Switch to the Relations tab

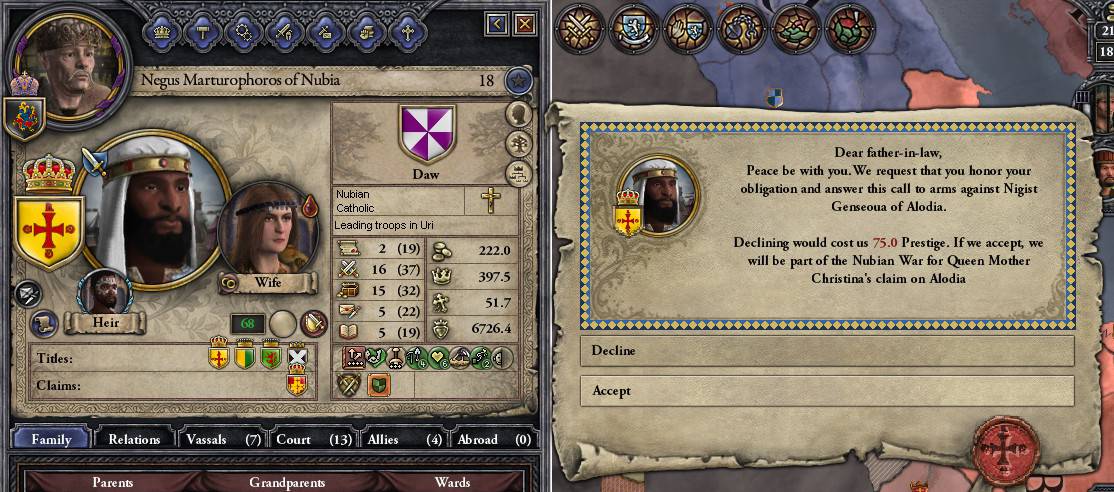click(134, 439)
